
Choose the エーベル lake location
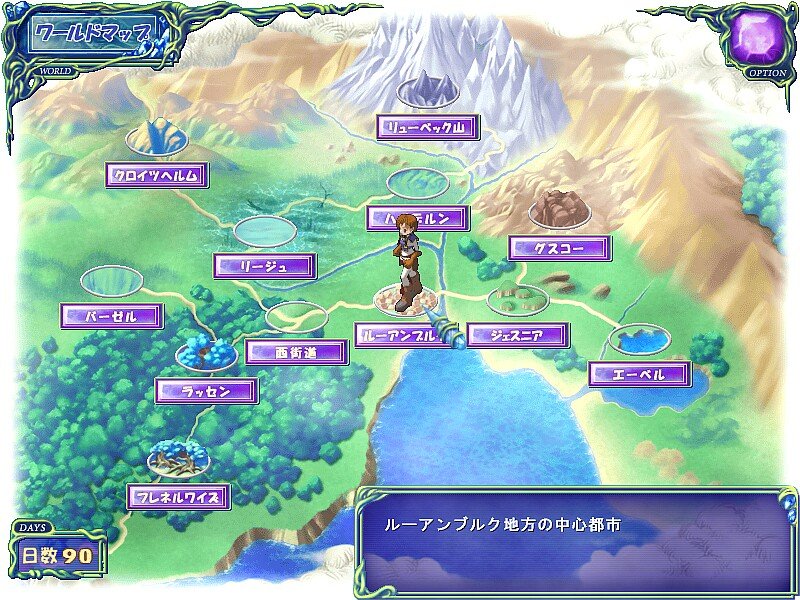pyautogui.click(x=640, y=375)
